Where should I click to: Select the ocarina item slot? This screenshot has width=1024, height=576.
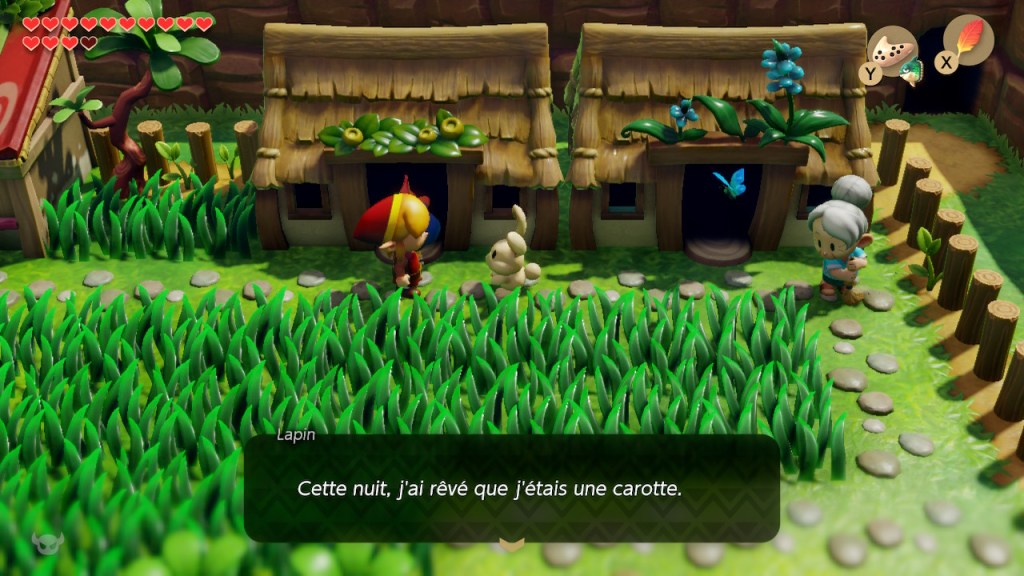click(892, 49)
